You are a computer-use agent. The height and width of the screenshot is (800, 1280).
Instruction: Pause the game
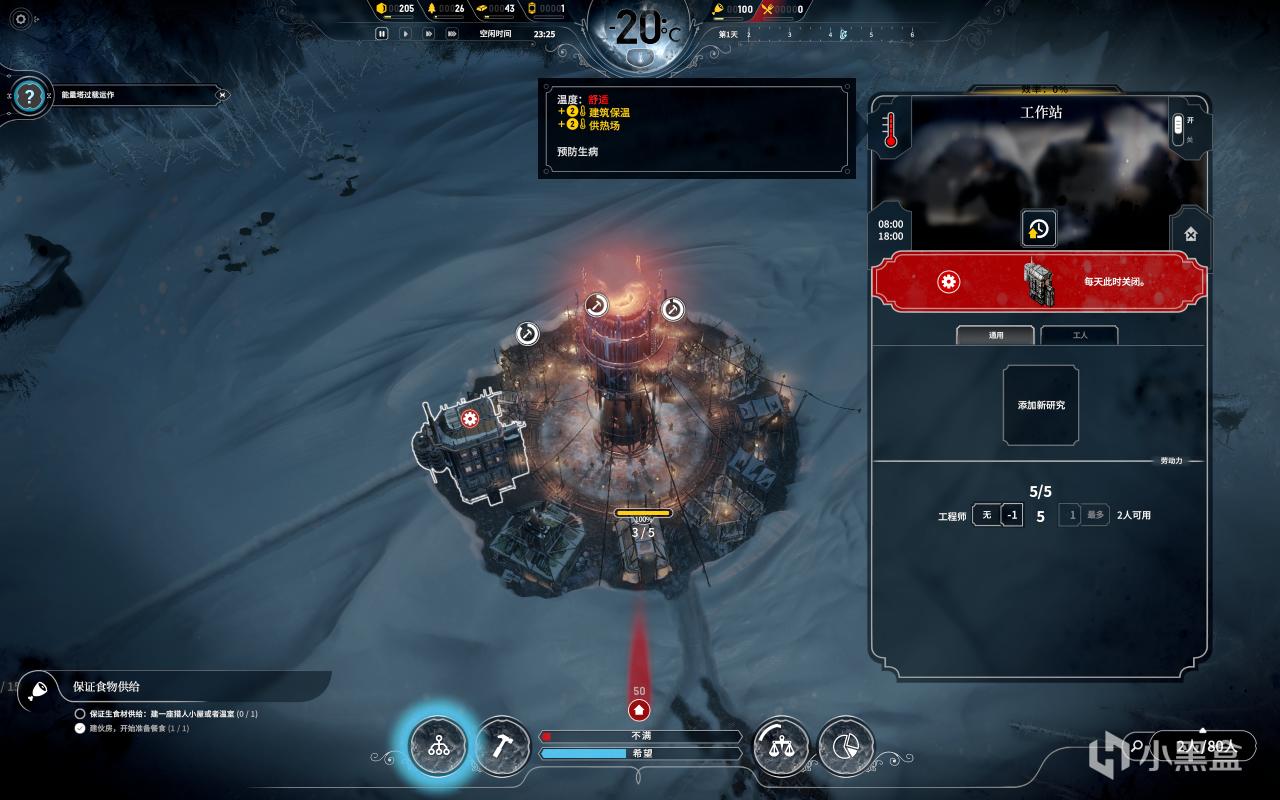381,33
